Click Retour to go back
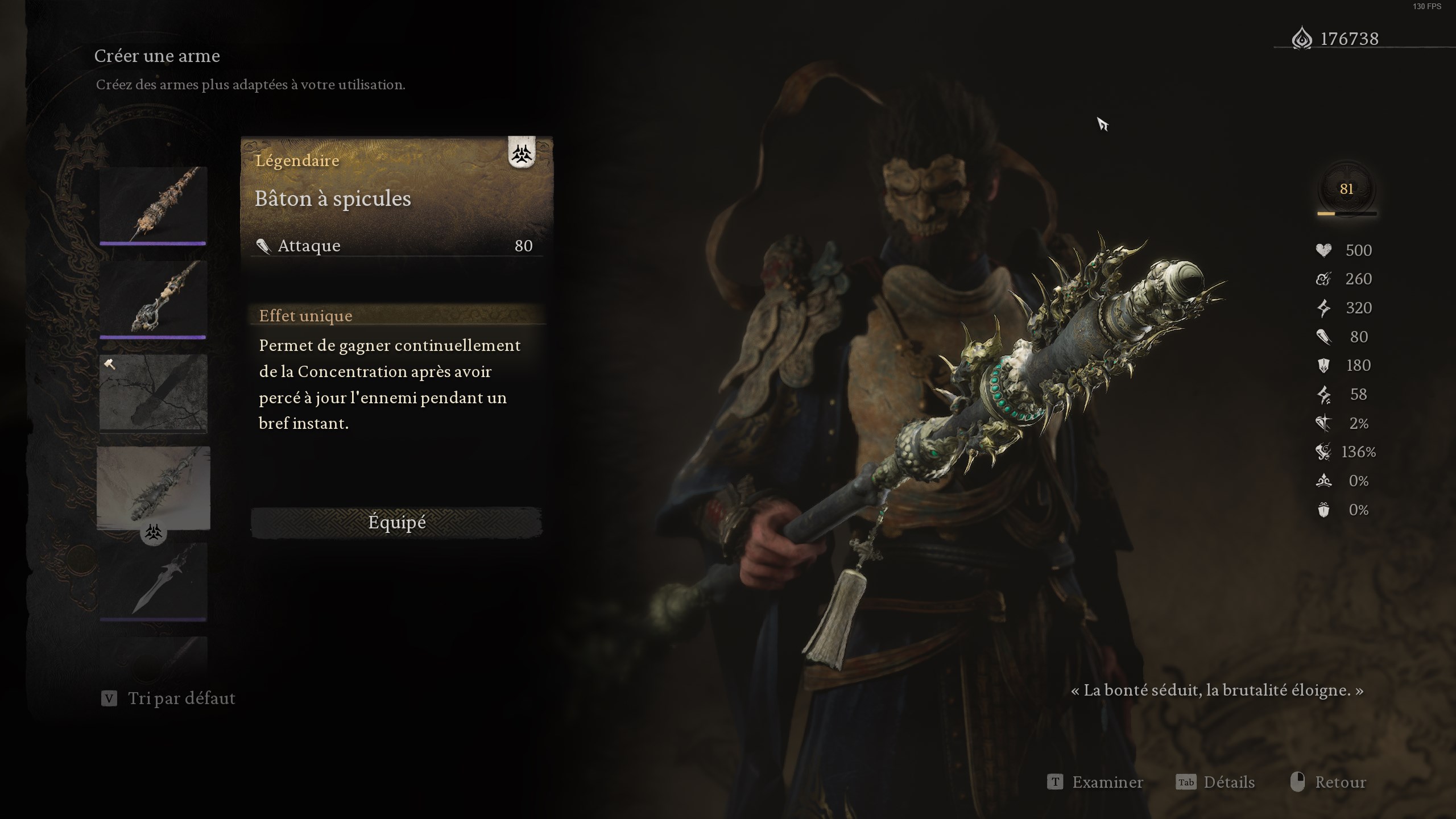 click(1341, 782)
